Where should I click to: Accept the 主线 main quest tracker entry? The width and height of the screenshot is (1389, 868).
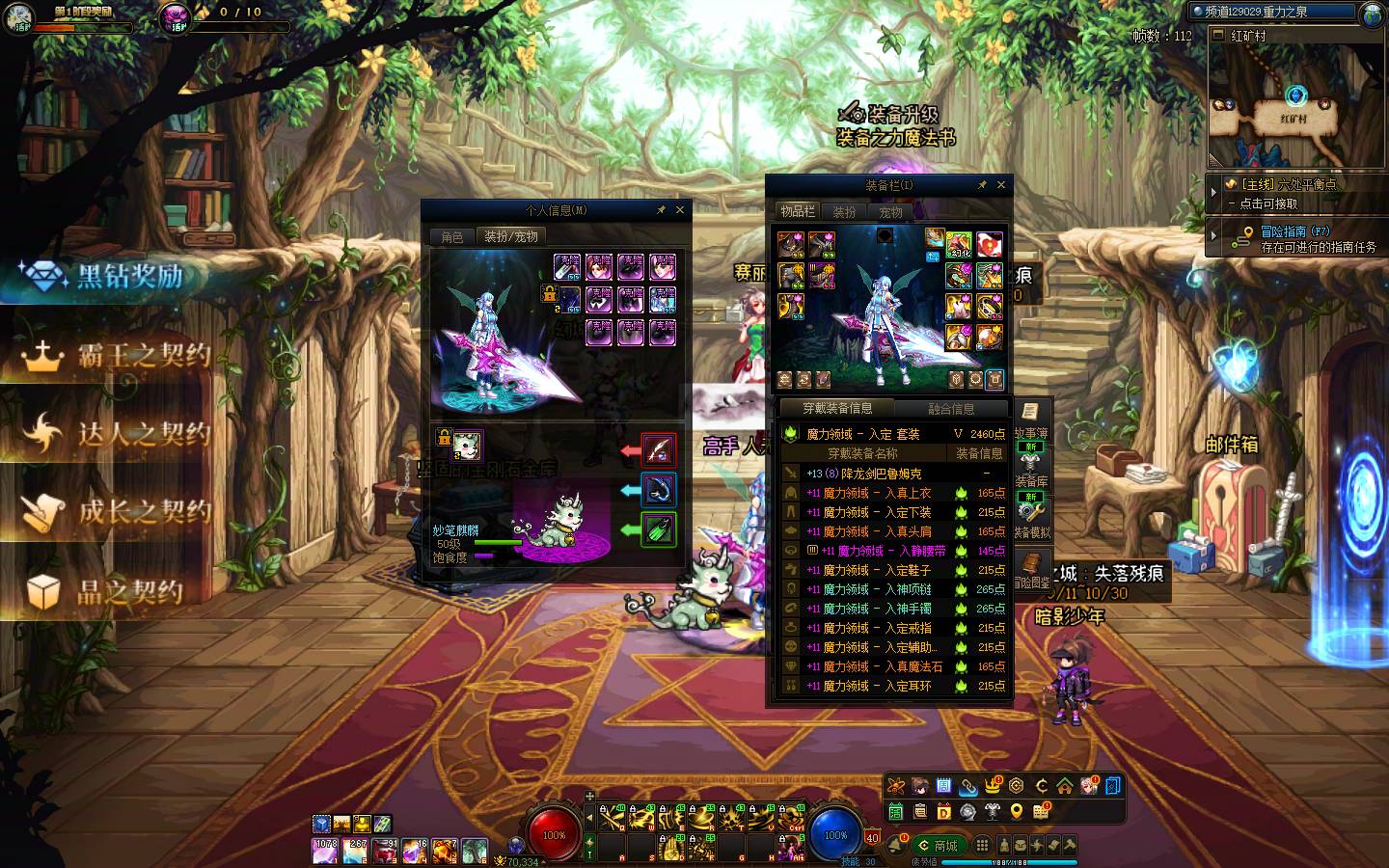click(1293, 193)
